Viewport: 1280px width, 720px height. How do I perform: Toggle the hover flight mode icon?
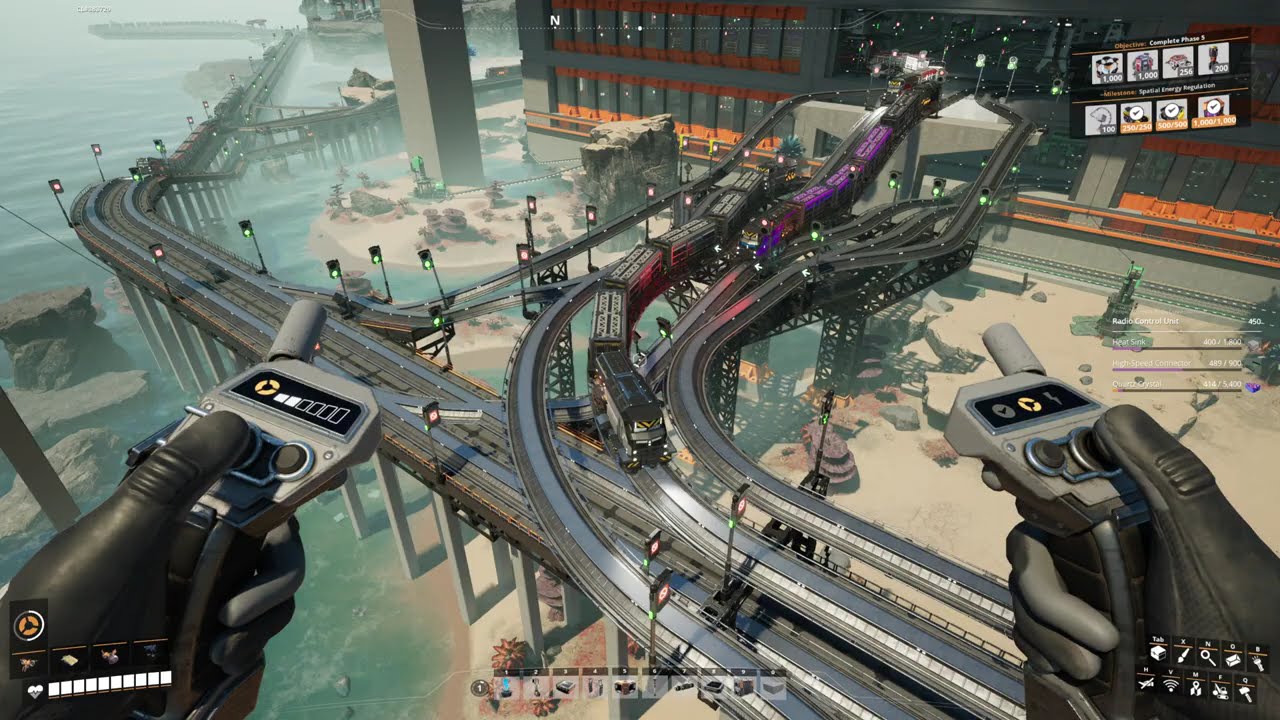click(x=1146, y=685)
